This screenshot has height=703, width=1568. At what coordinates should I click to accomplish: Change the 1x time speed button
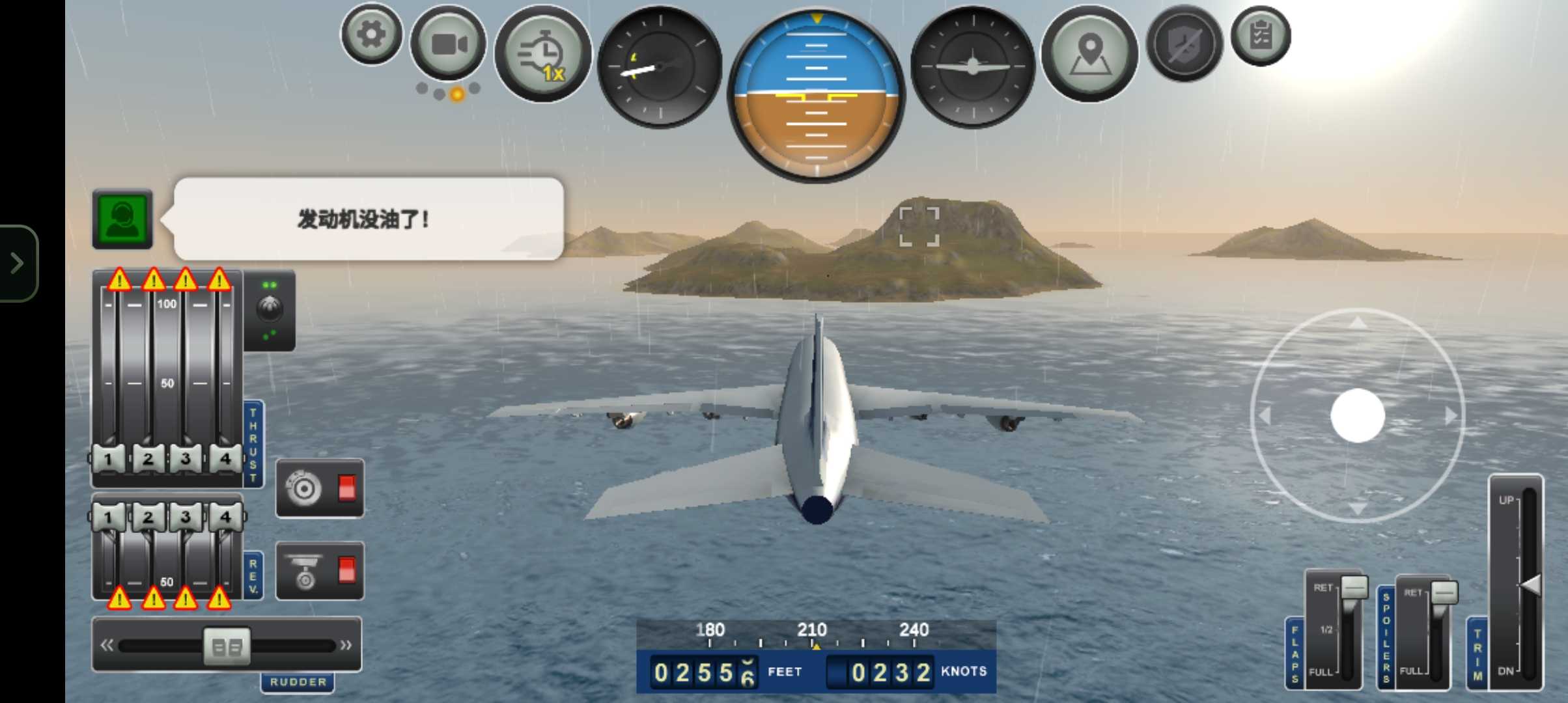point(542,53)
